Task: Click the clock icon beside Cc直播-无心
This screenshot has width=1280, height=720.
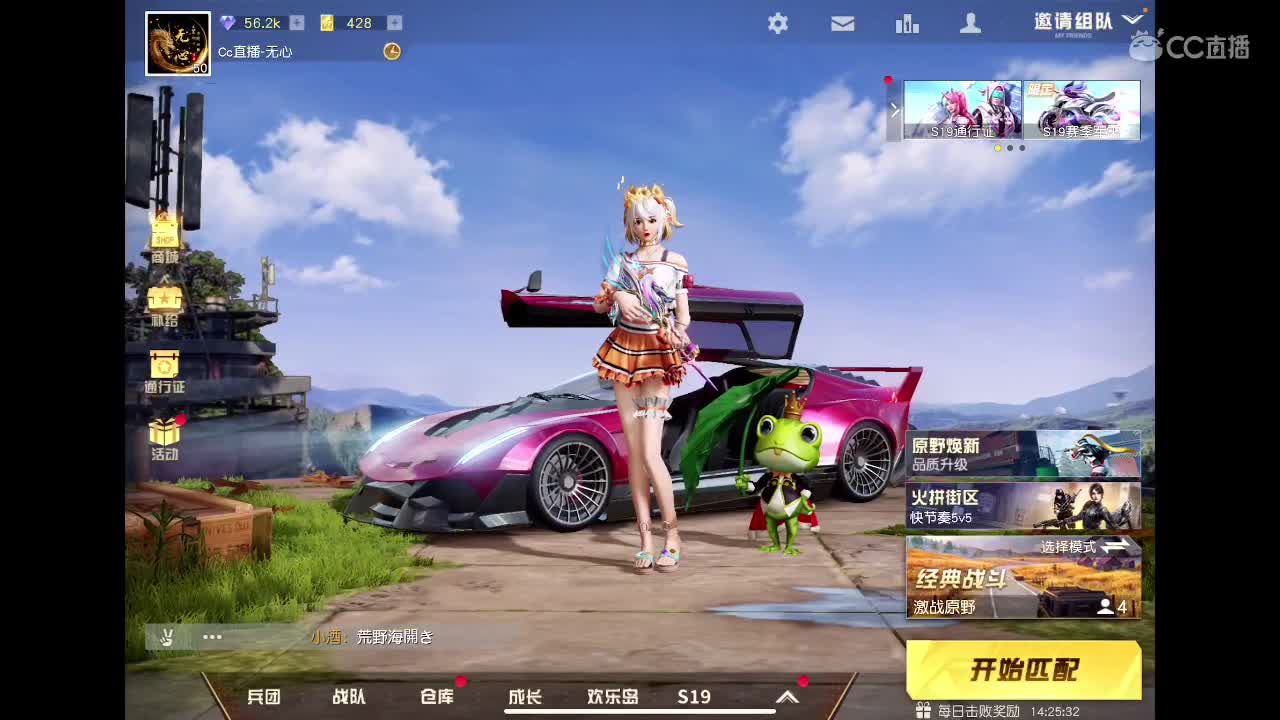Action: (x=391, y=52)
